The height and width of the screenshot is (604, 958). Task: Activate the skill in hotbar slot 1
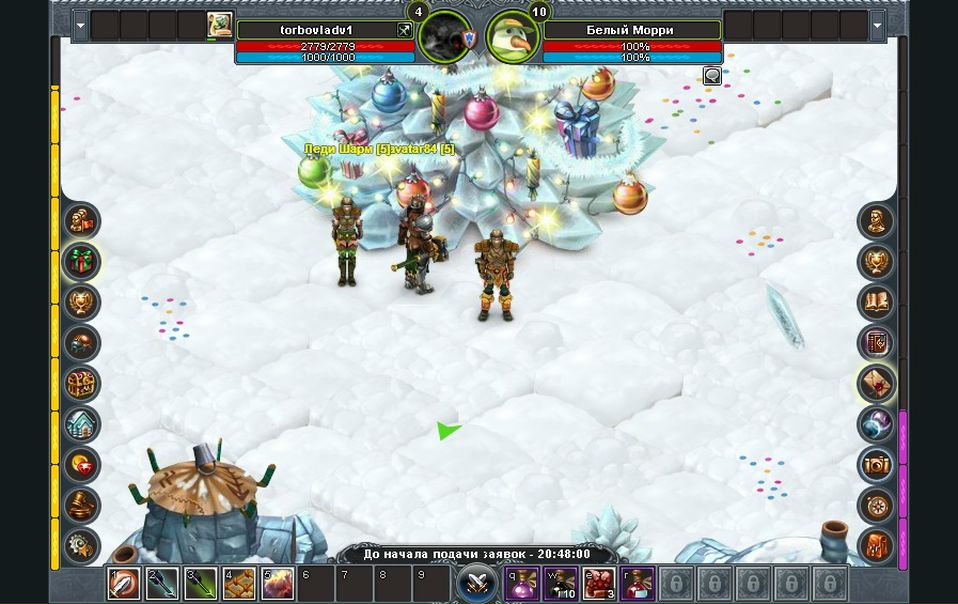coord(124,583)
